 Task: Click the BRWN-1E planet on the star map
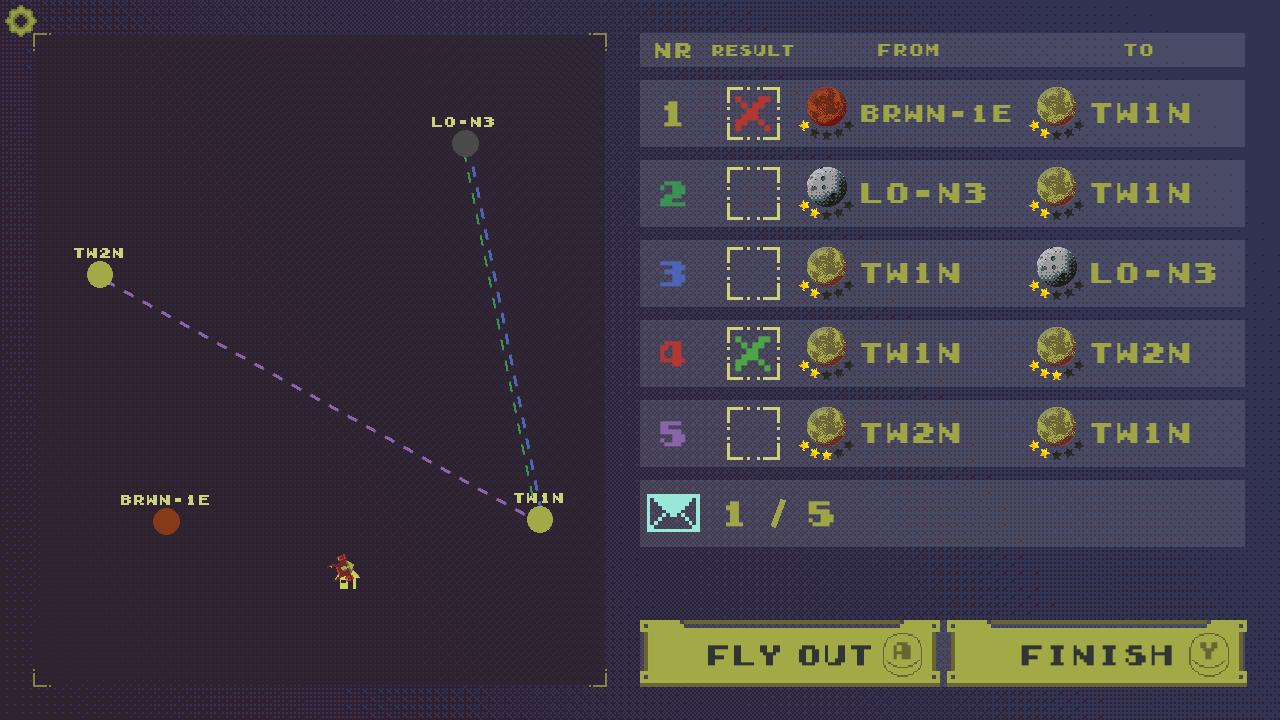(166, 521)
